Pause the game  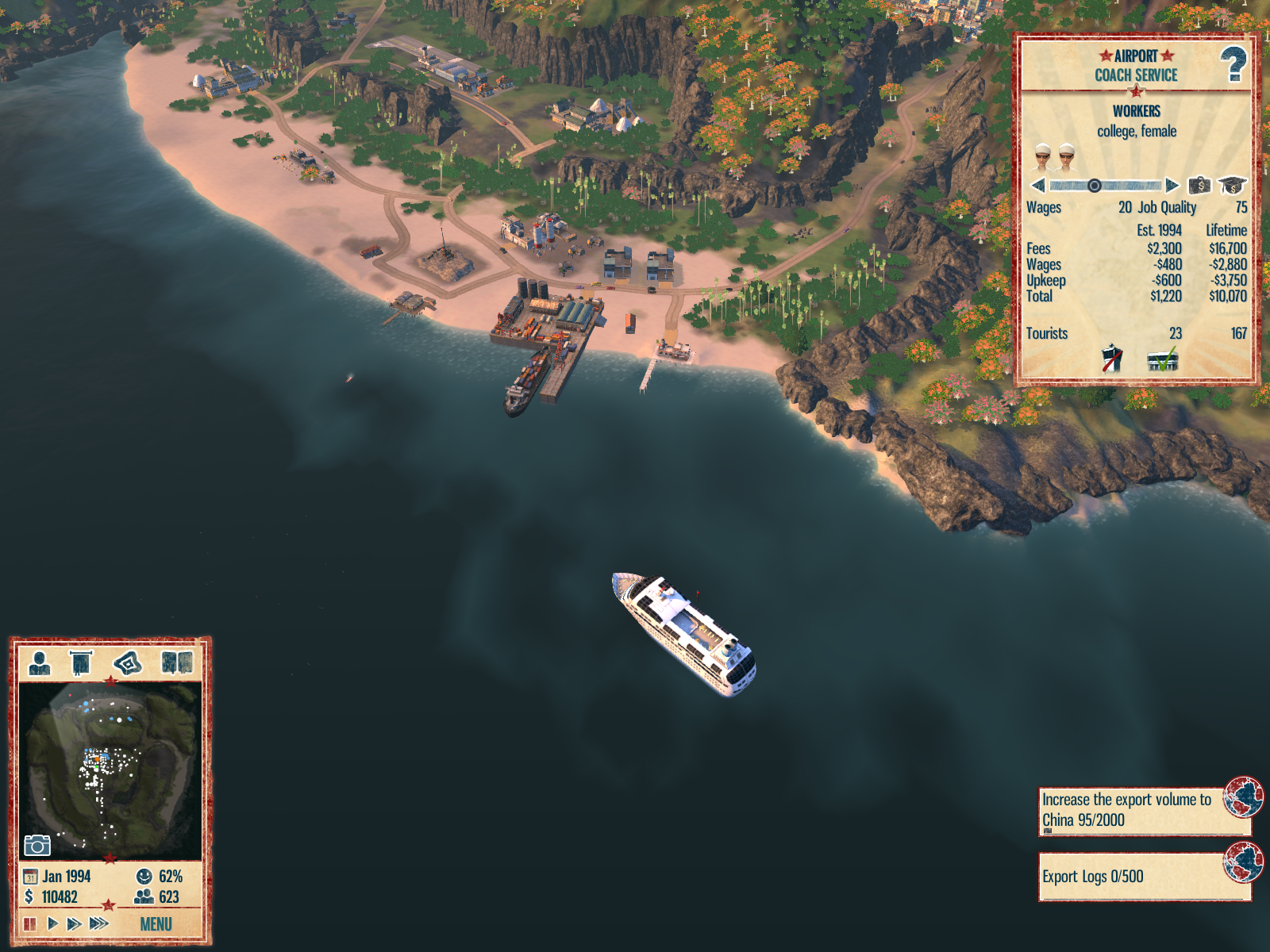pos(30,923)
